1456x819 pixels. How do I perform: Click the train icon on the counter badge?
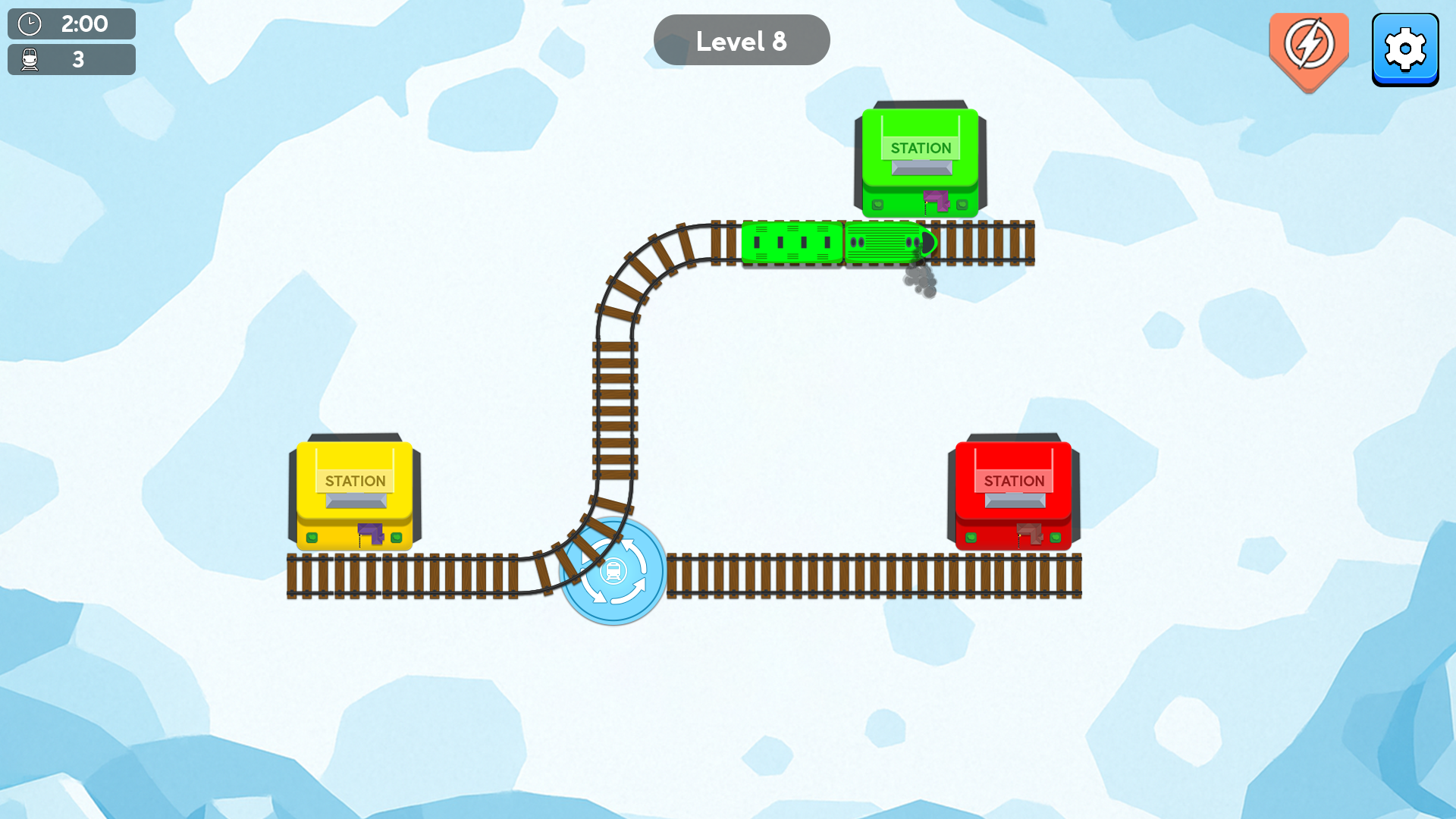(29, 58)
